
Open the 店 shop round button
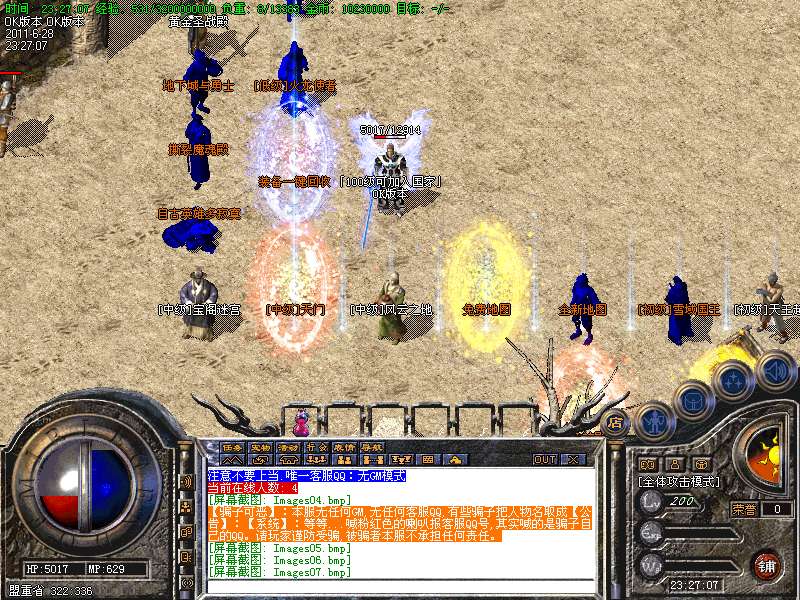616,421
